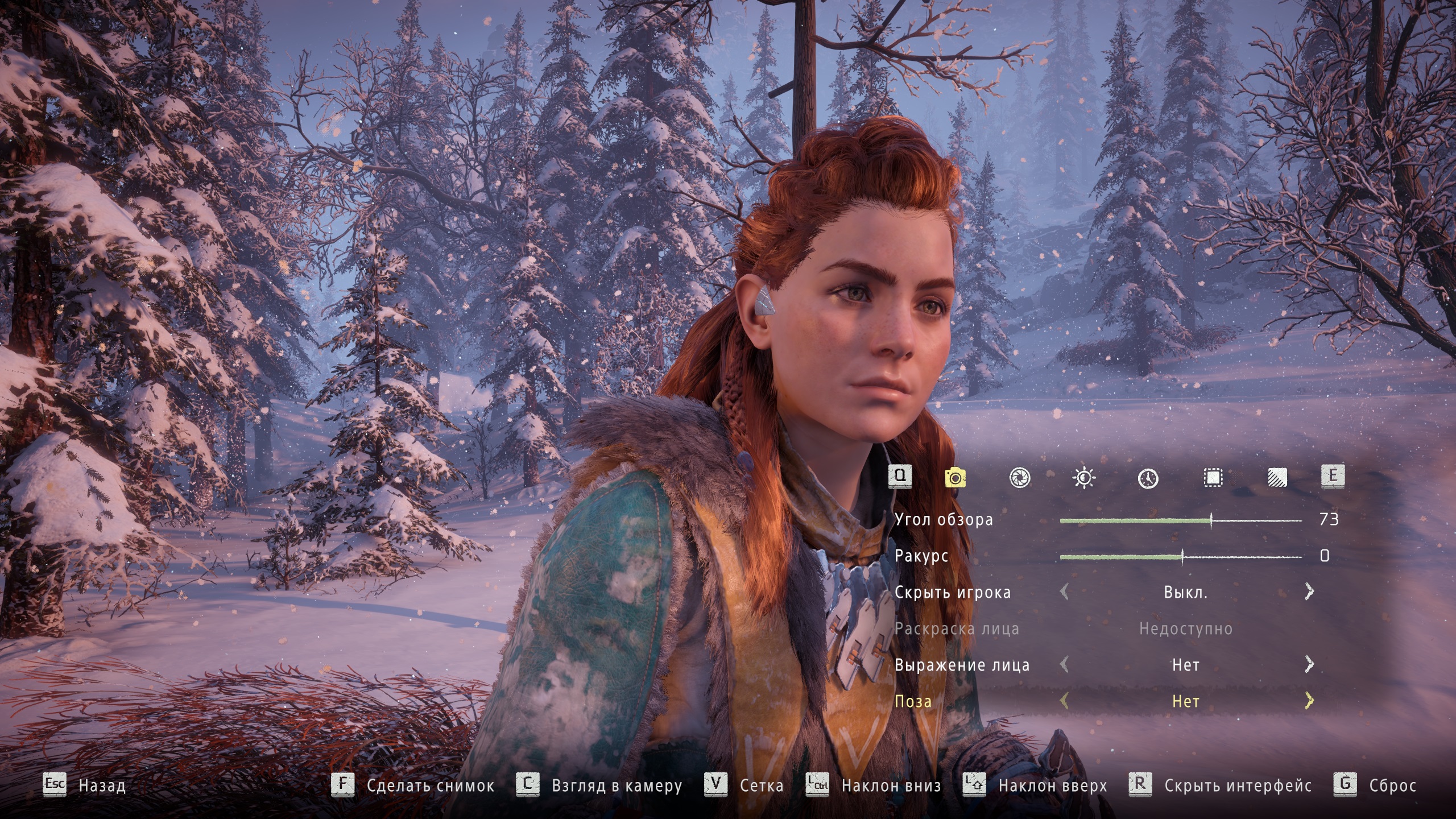Image resolution: width=1456 pixels, height=819 pixels.
Task: Click right arrow for Скрыть игрока
Action: (1309, 592)
